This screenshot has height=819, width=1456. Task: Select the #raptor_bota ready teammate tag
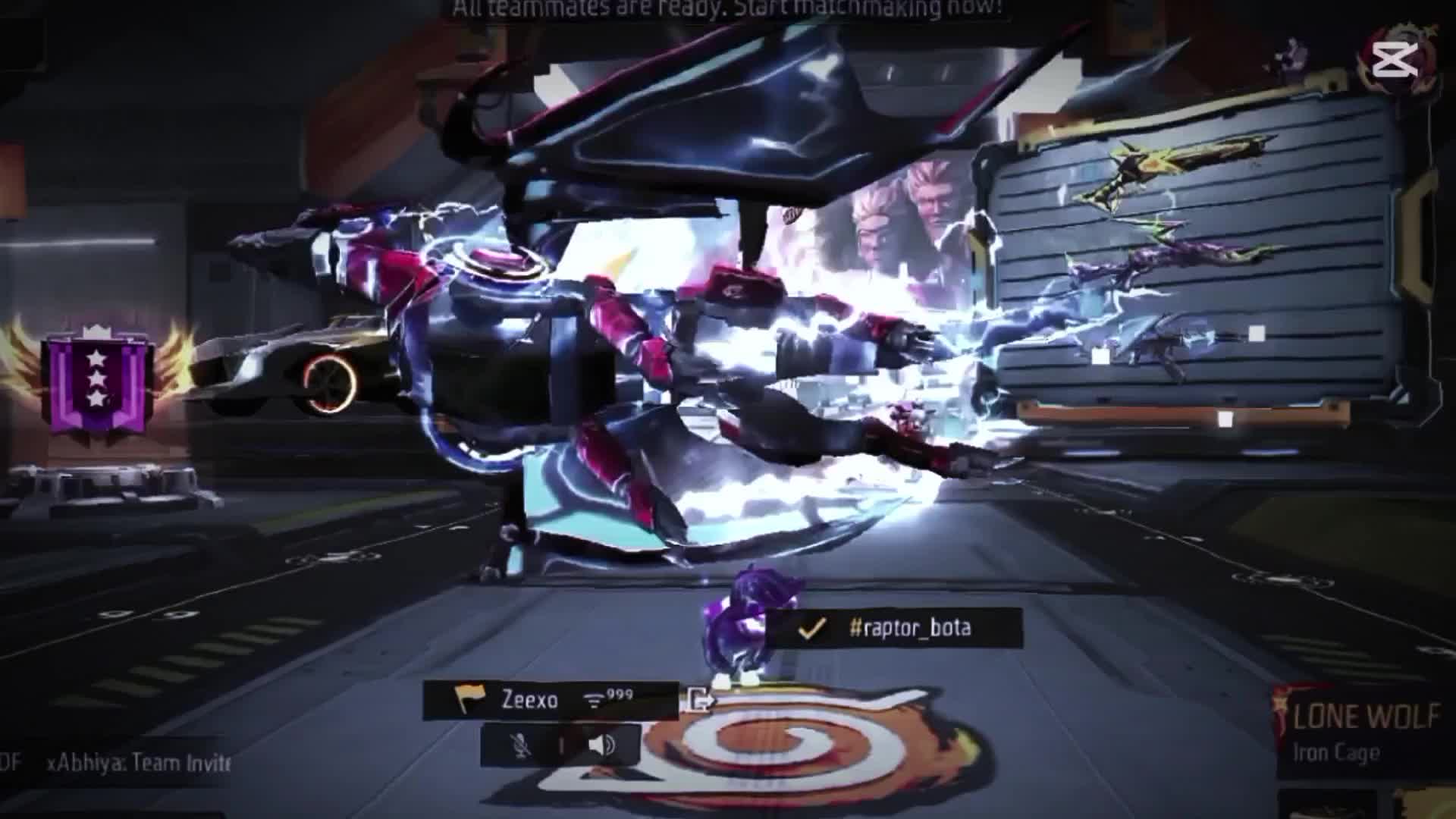point(893,628)
